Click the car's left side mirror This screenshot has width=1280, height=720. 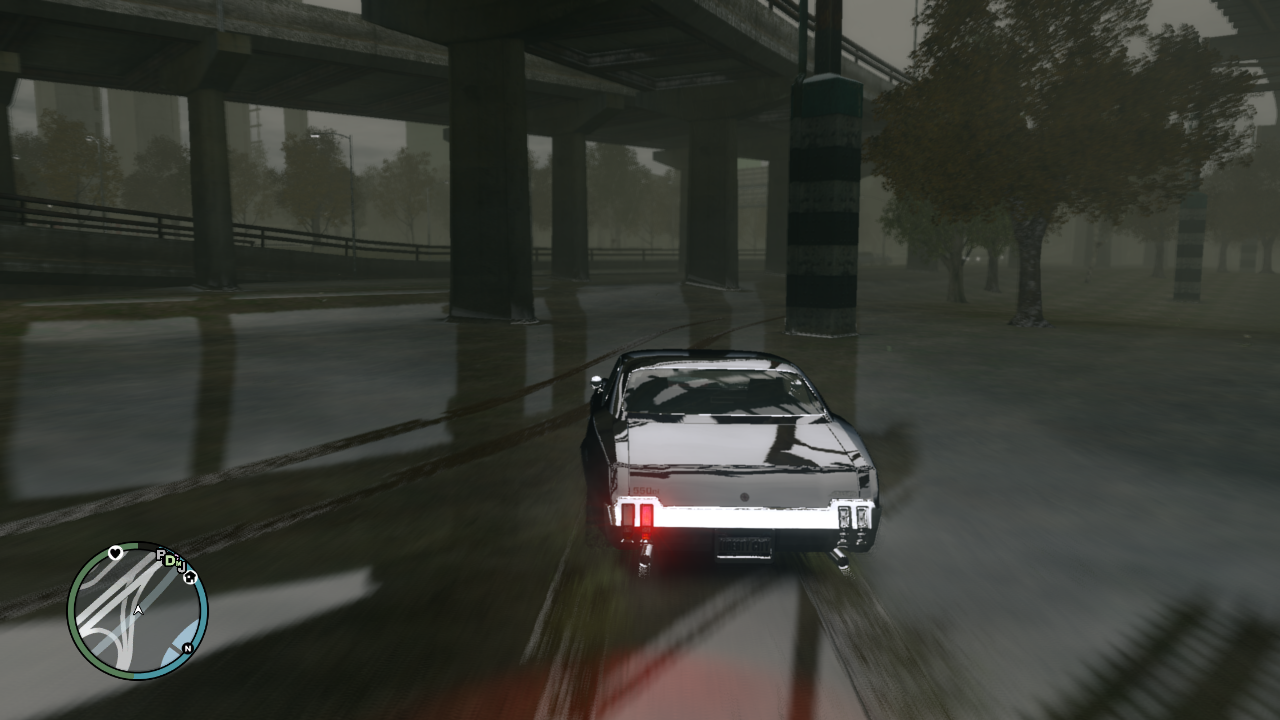coord(594,381)
